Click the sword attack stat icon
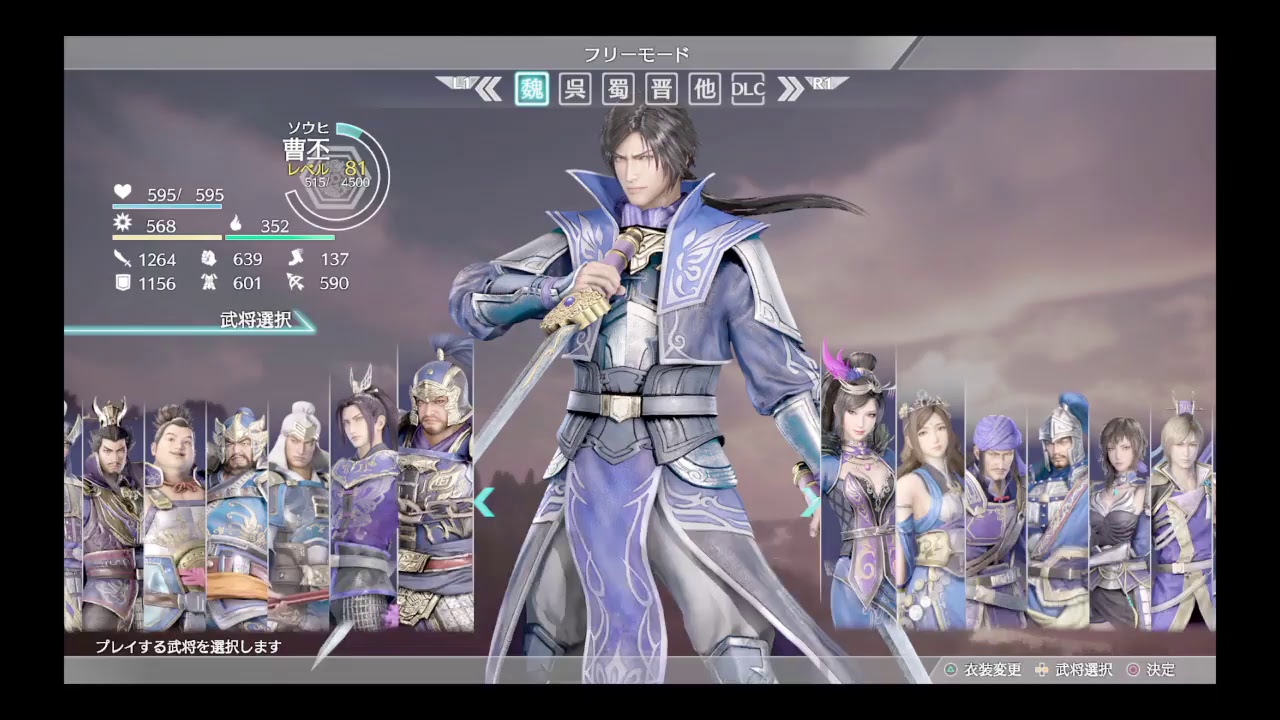Screen dimensions: 1280x720 click(x=123, y=258)
